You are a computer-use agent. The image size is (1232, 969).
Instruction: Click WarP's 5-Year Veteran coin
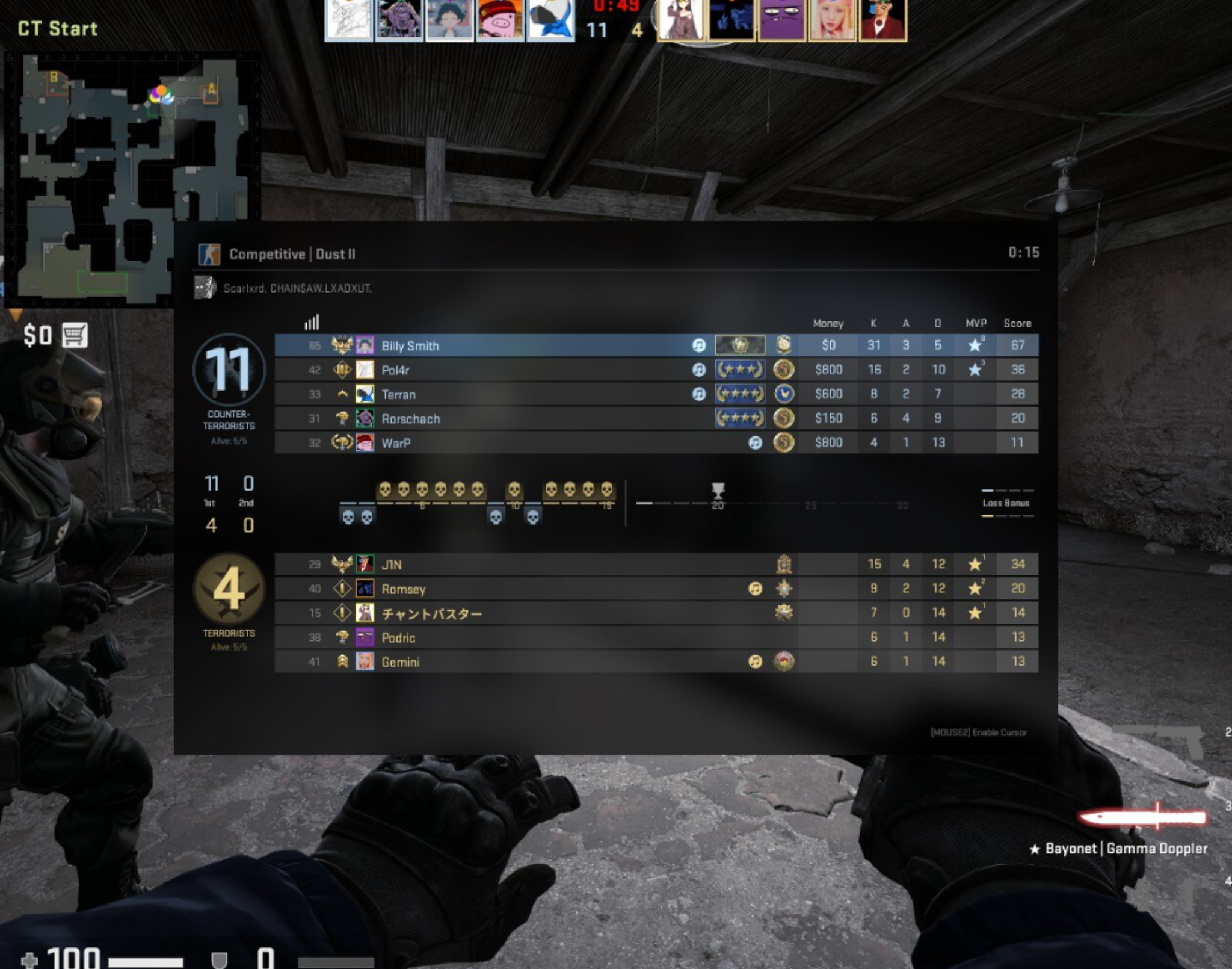pos(784,442)
